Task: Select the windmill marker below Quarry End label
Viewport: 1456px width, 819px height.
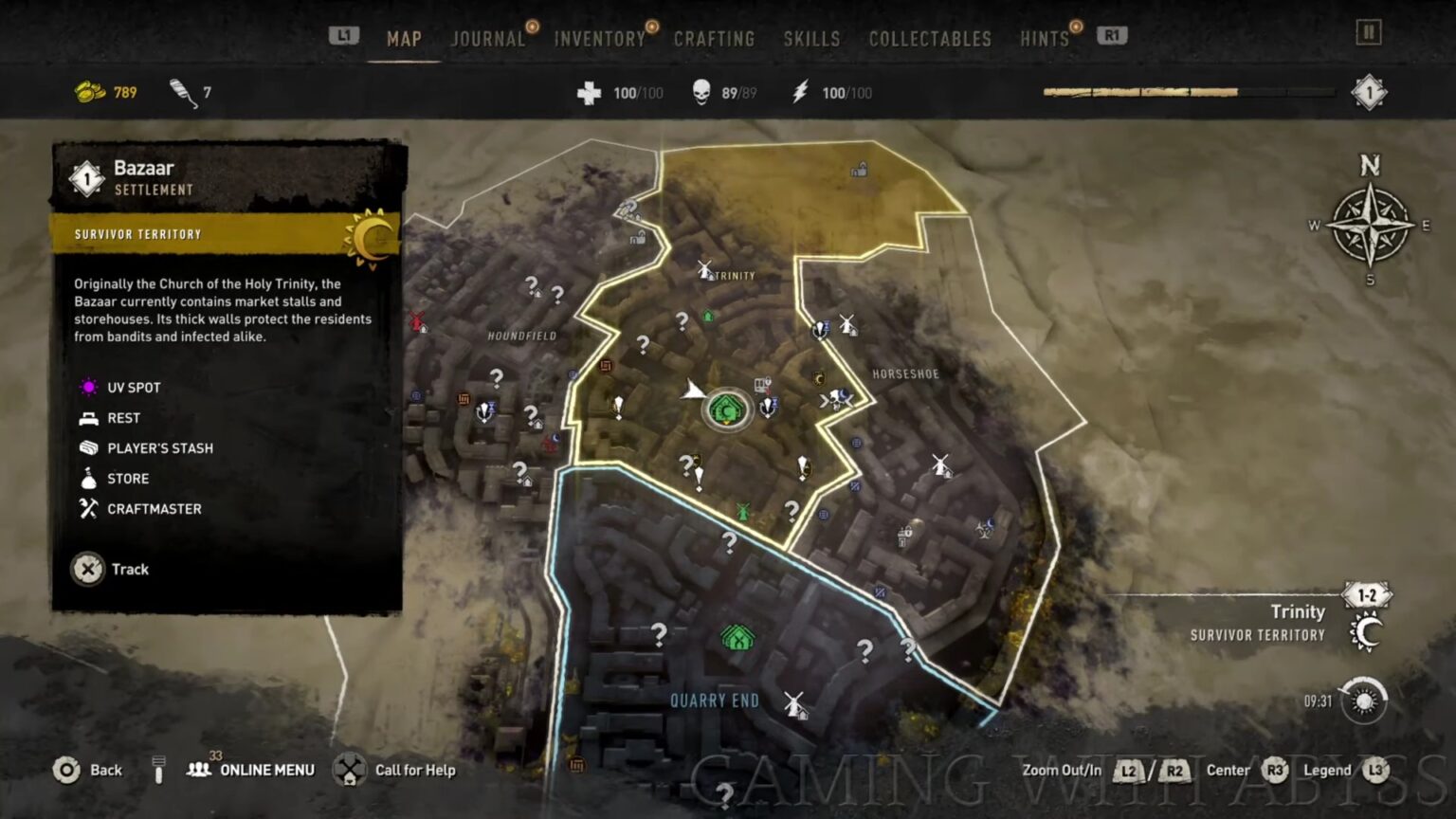Action: [x=794, y=704]
